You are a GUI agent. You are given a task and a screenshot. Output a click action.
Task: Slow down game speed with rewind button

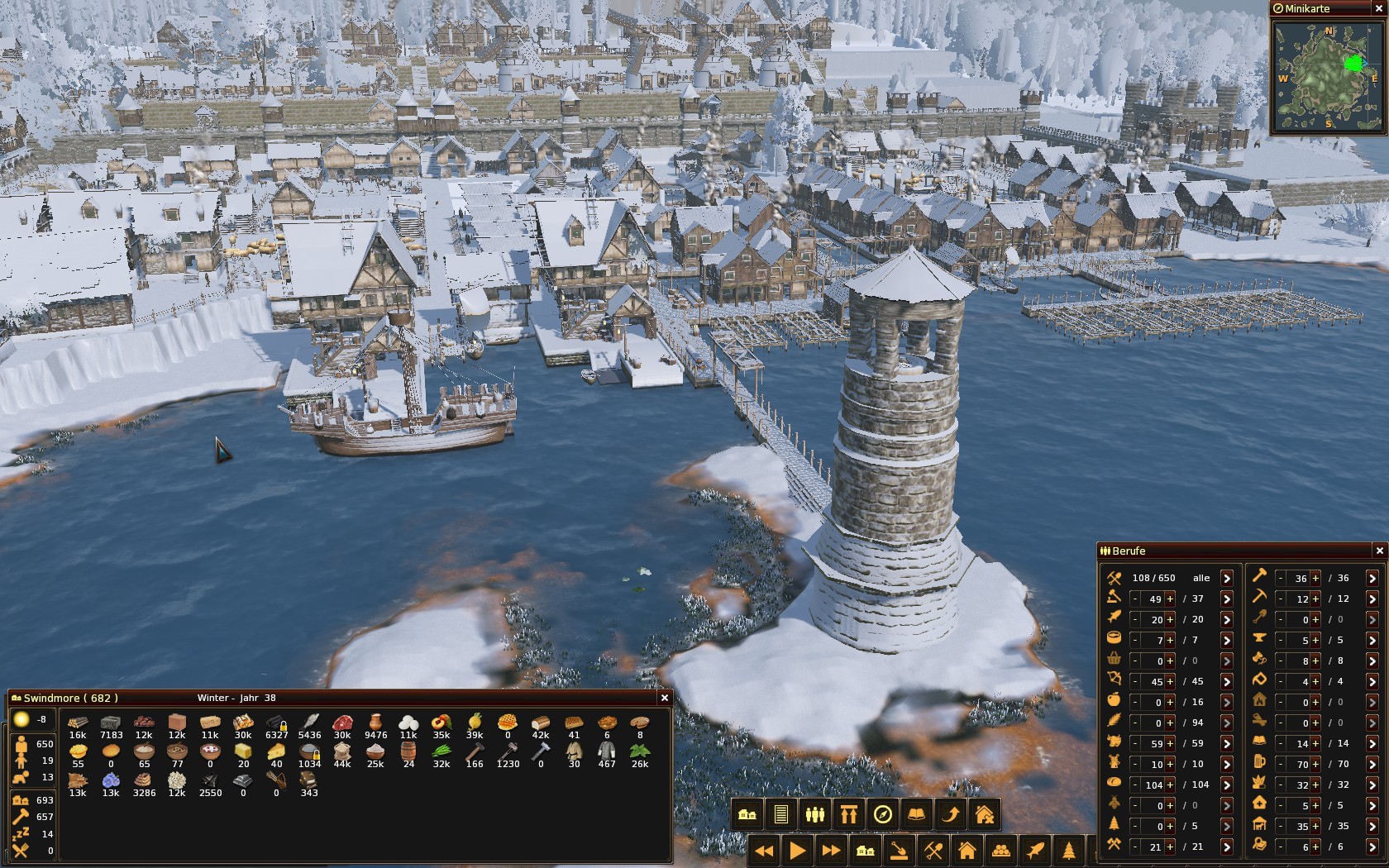(764, 850)
